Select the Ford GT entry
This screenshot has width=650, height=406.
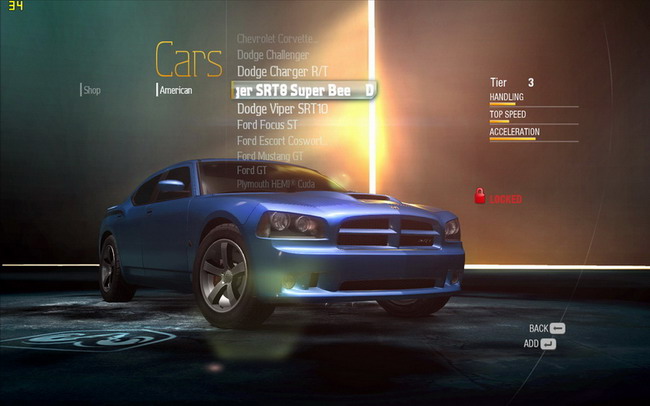click(x=252, y=170)
